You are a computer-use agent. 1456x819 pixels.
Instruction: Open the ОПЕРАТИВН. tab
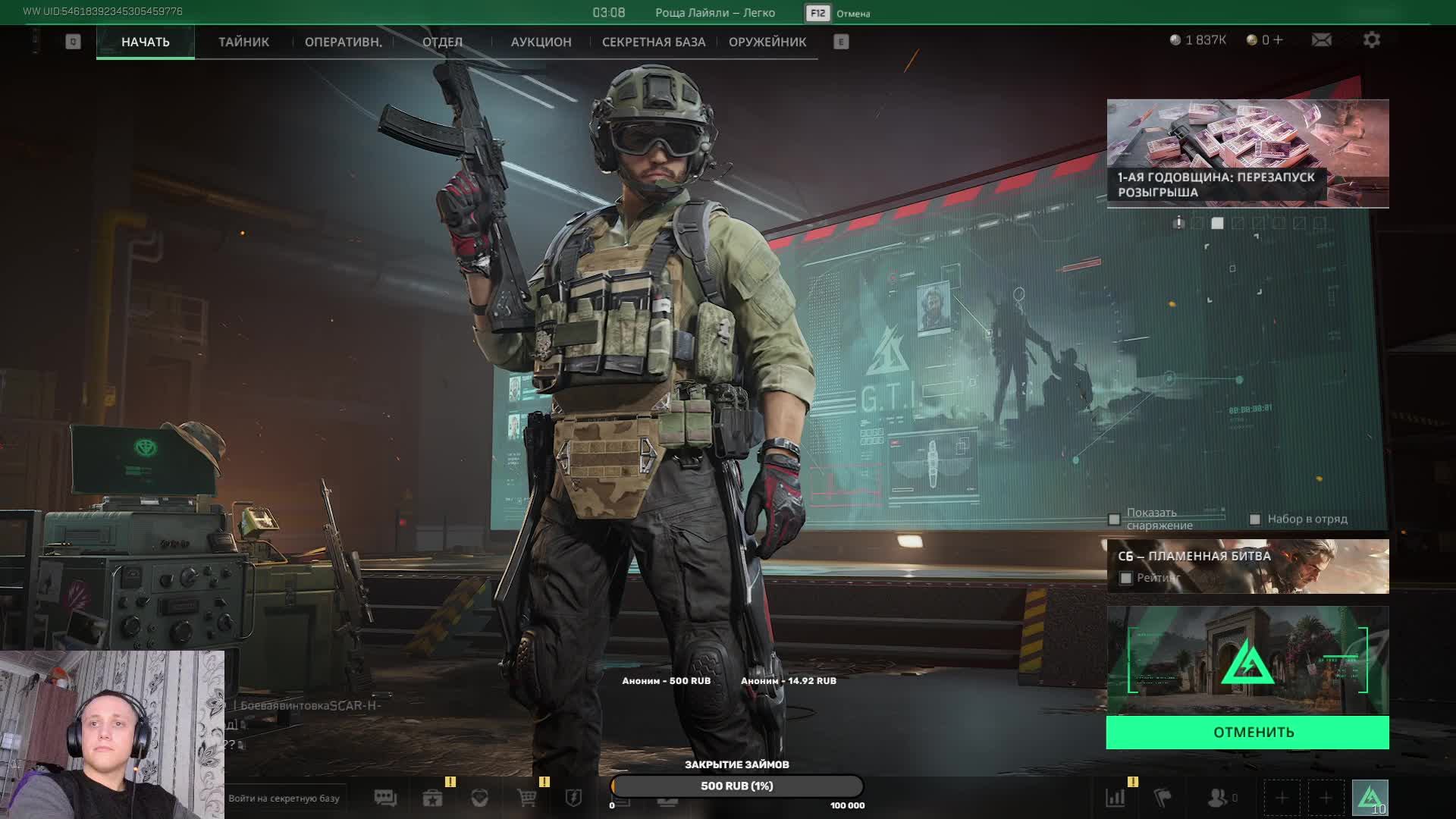pos(343,42)
